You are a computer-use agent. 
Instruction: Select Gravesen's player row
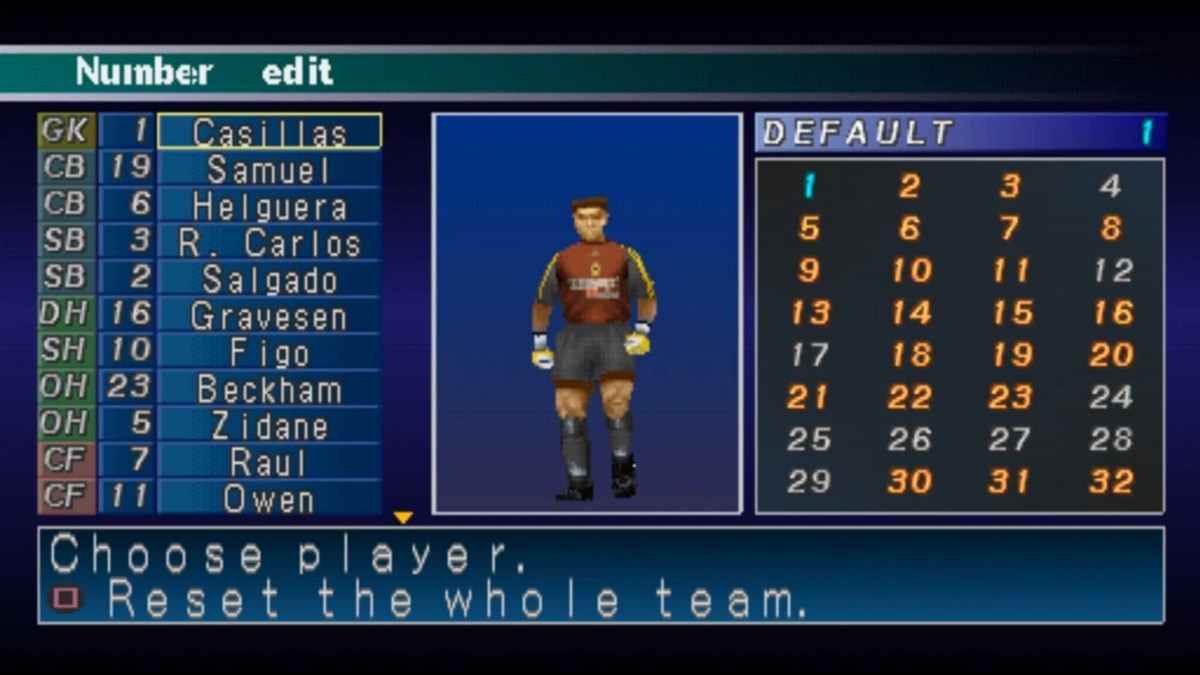point(269,316)
